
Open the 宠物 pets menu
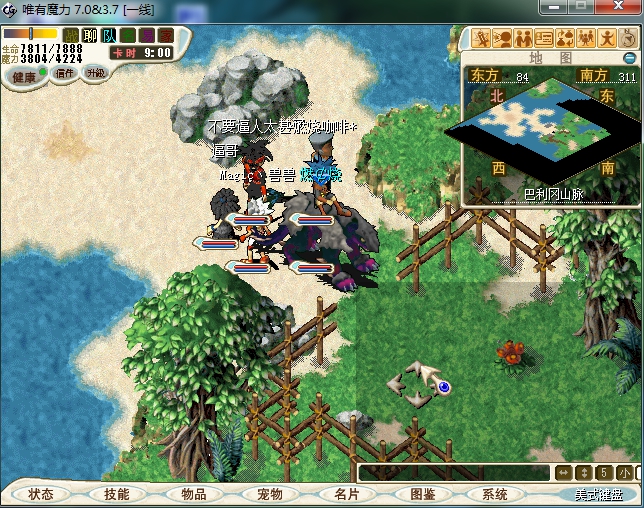(269, 494)
